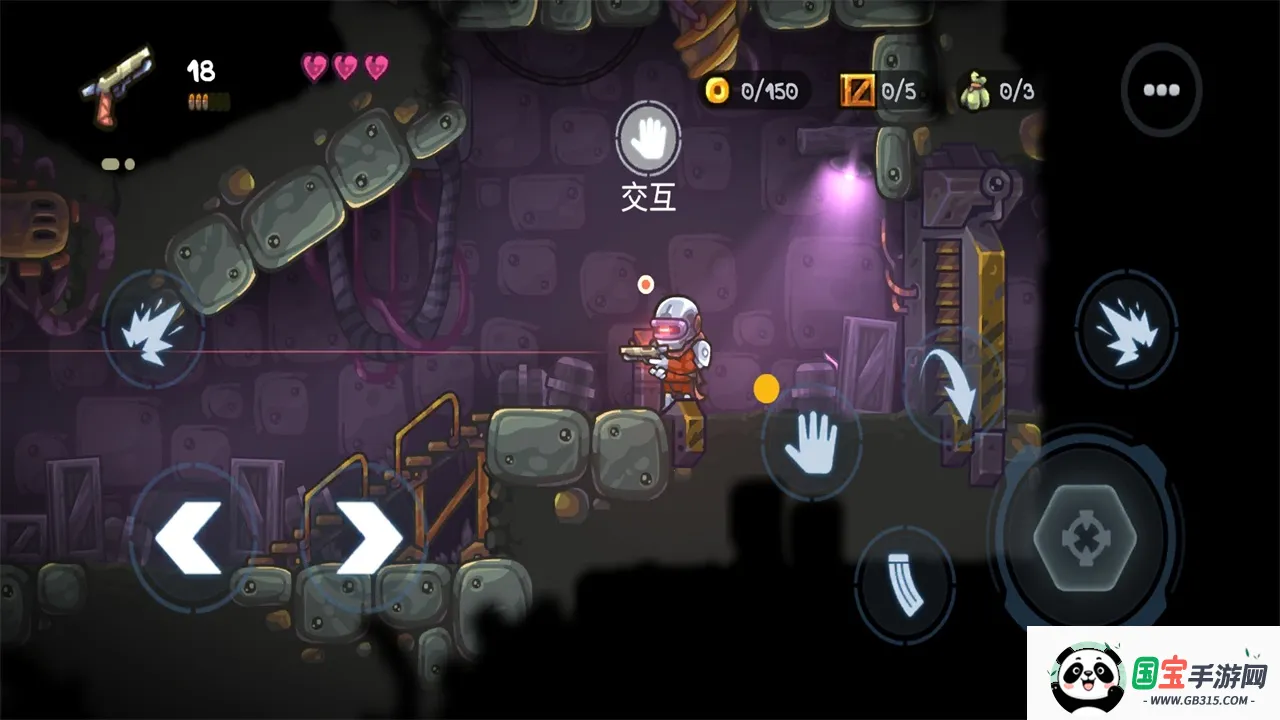
Task: Tap the hand icon labeled 交互
Action: (649, 139)
